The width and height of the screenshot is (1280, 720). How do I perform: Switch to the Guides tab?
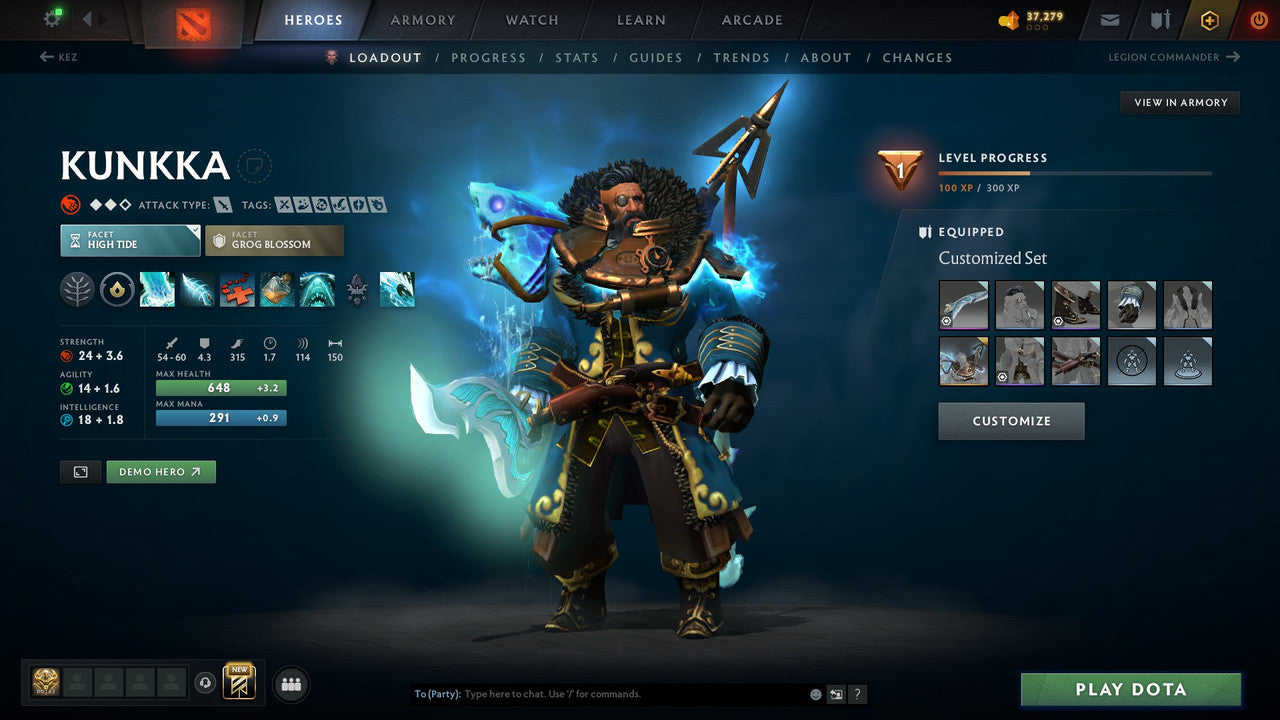656,57
